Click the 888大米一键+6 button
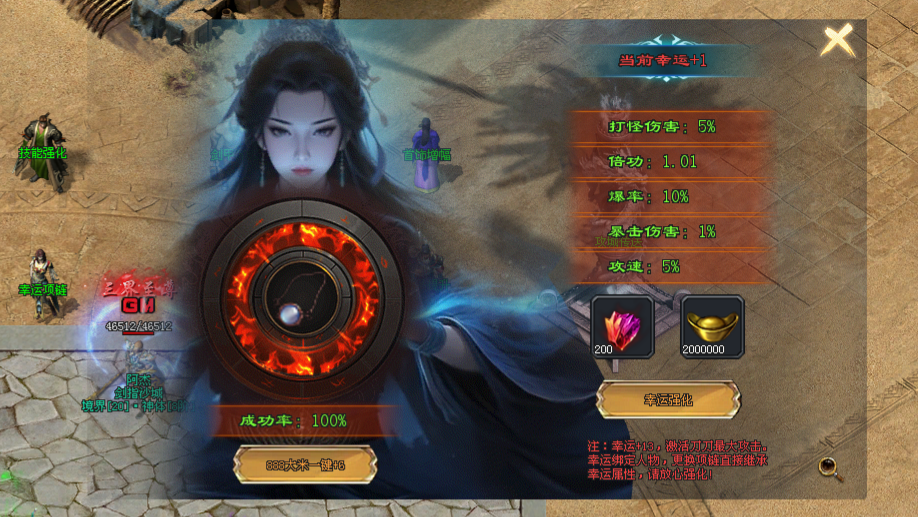Viewport: 918px width, 517px height. (x=304, y=464)
